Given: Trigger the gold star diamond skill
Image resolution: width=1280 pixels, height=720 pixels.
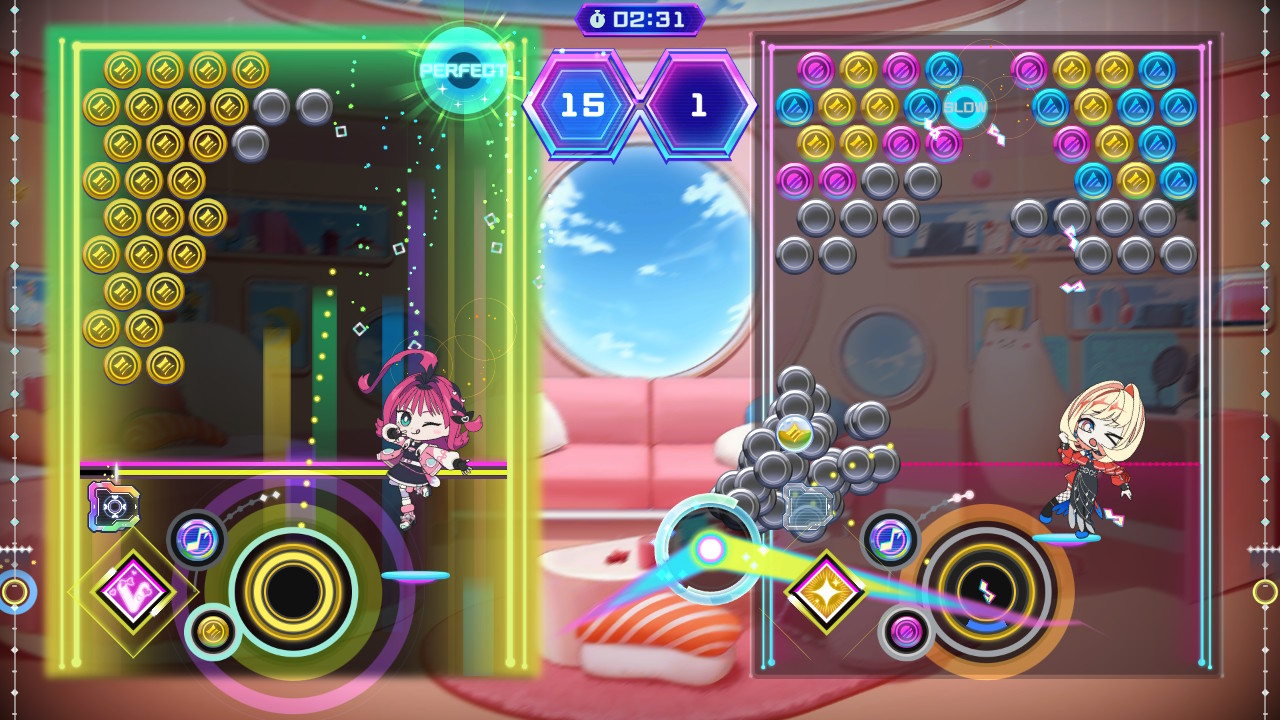Looking at the screenshot, I should [x=826, y=592].
